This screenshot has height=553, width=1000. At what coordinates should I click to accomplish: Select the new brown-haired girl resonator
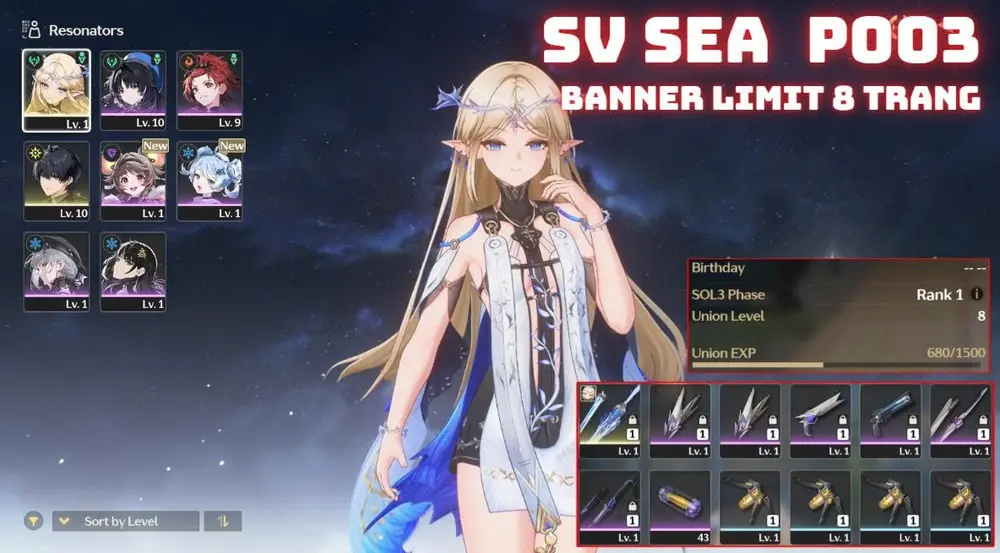click(133, 179)
